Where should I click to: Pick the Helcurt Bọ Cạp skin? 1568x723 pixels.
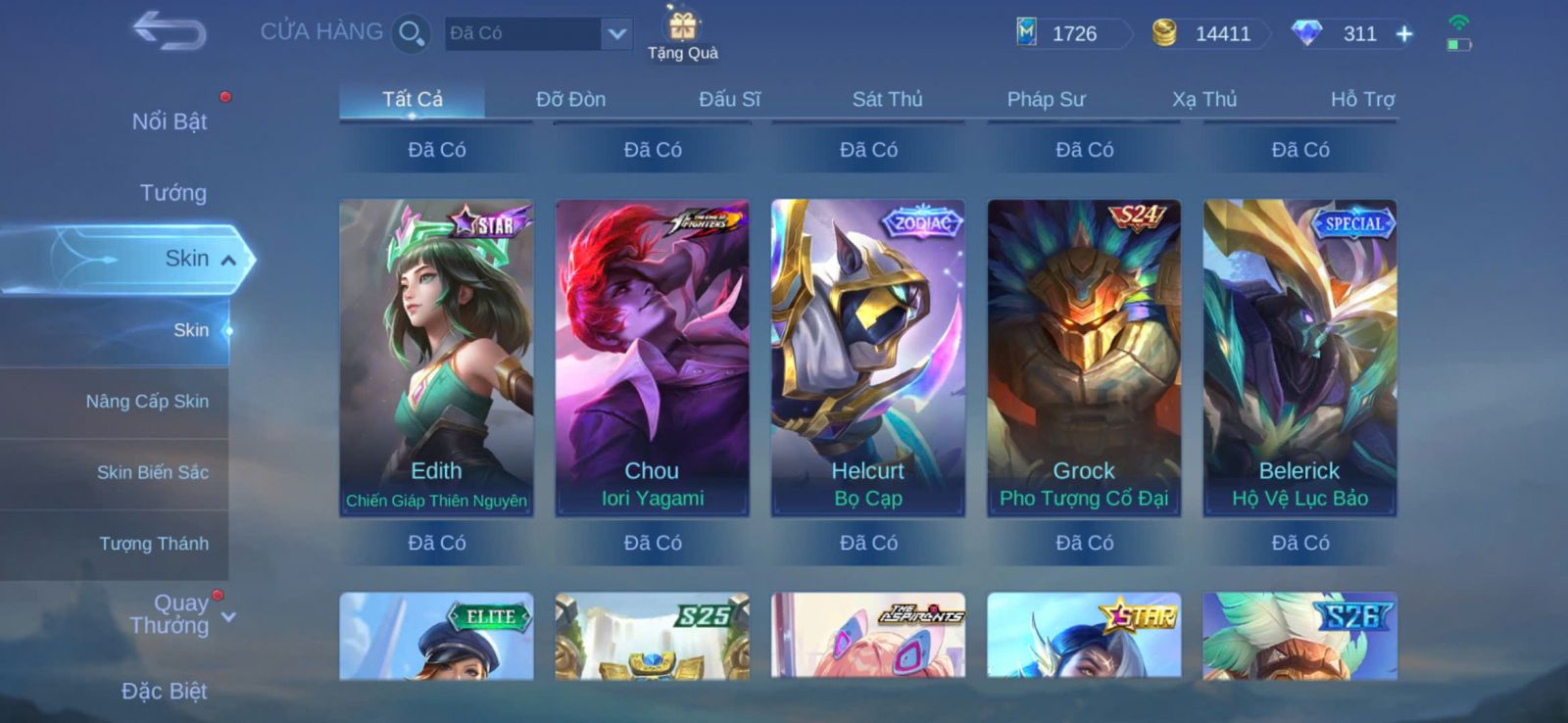tap(867, 358)
